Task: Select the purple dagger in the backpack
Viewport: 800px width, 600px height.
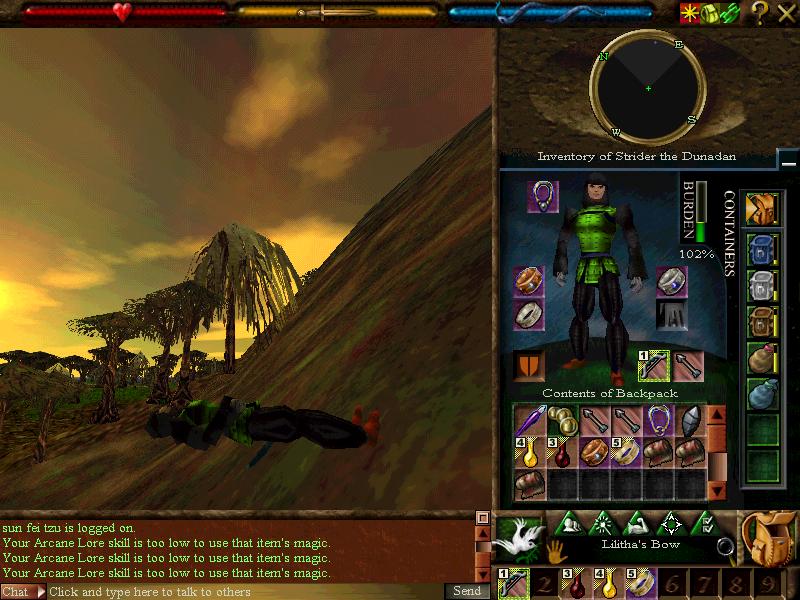Action: pyautogui.click(x=530, y=421)
